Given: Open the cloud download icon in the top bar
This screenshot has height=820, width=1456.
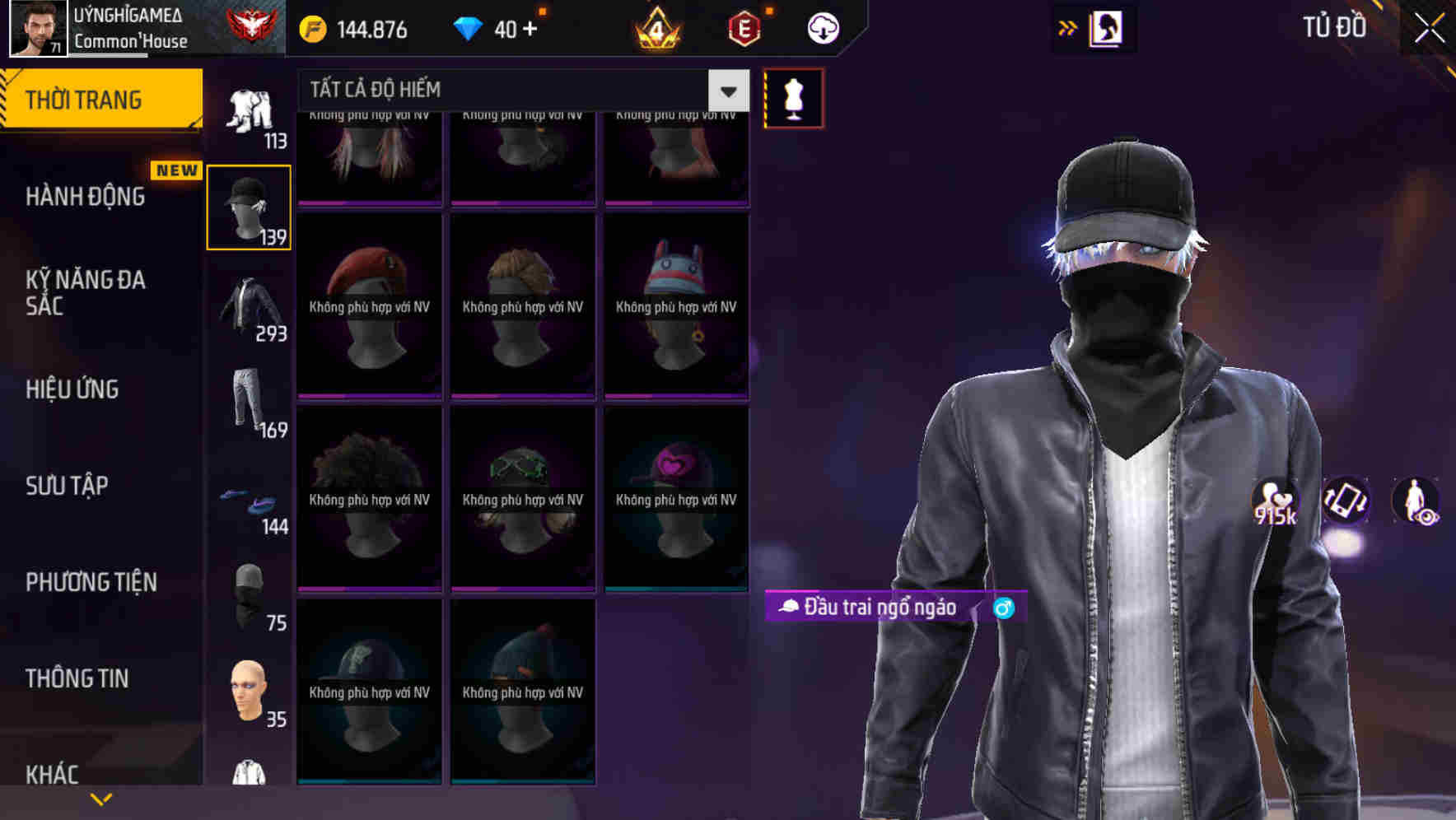Looking at the screenshot, I should [822, 27].
